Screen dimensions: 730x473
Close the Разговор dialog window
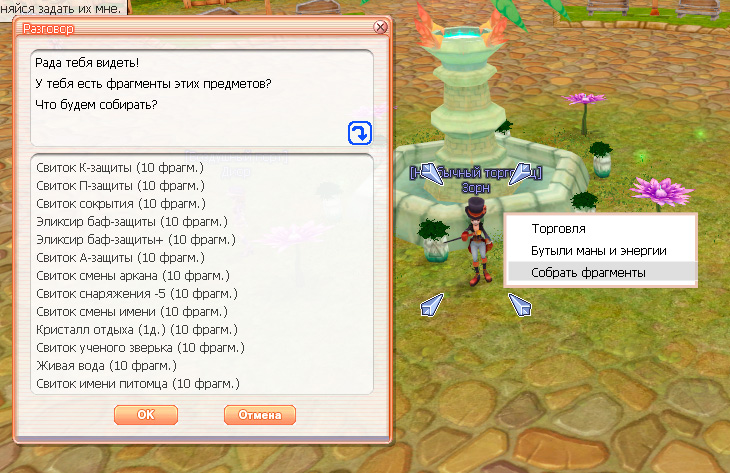point(380,27)
